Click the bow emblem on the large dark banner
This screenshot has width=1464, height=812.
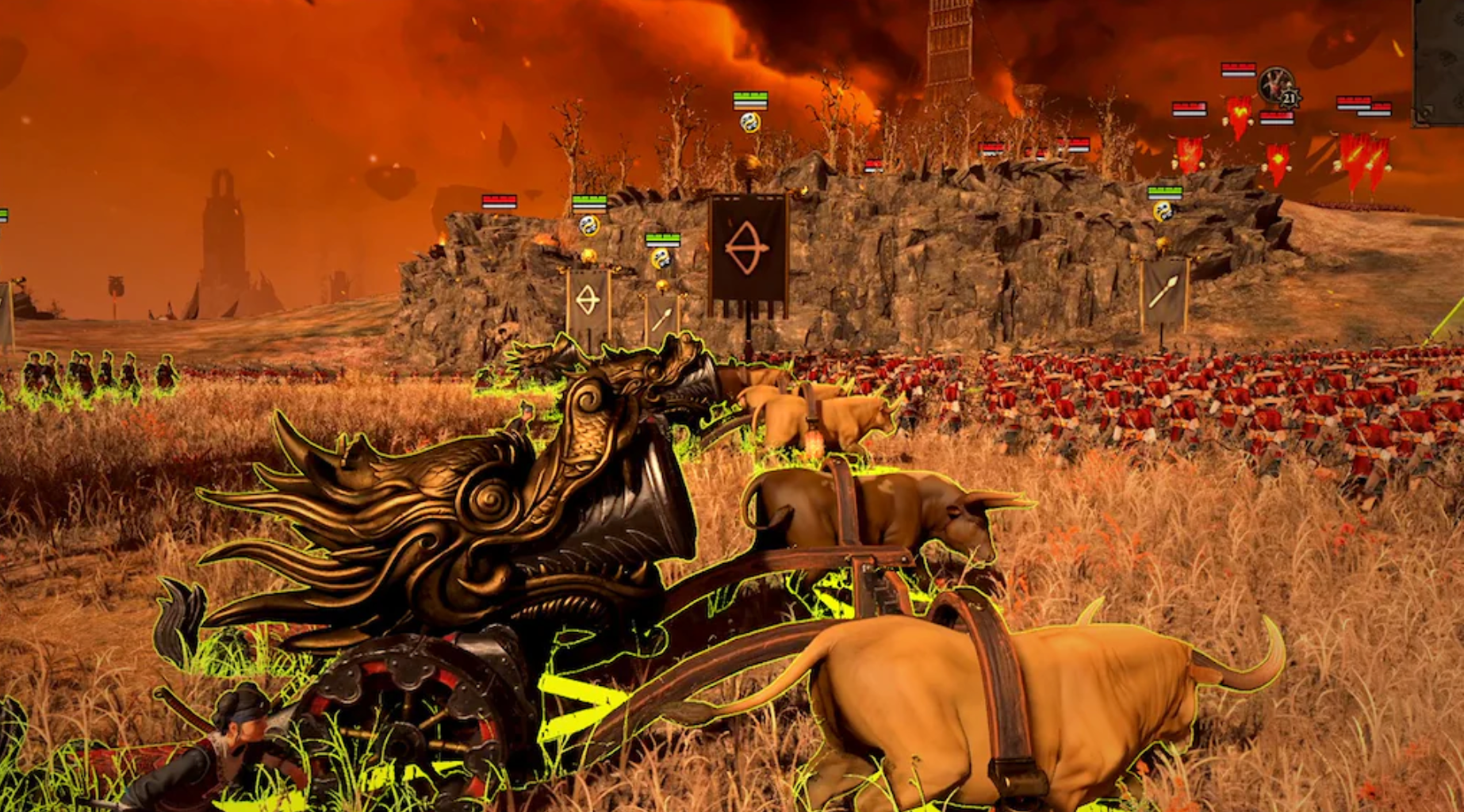[747, 247]
